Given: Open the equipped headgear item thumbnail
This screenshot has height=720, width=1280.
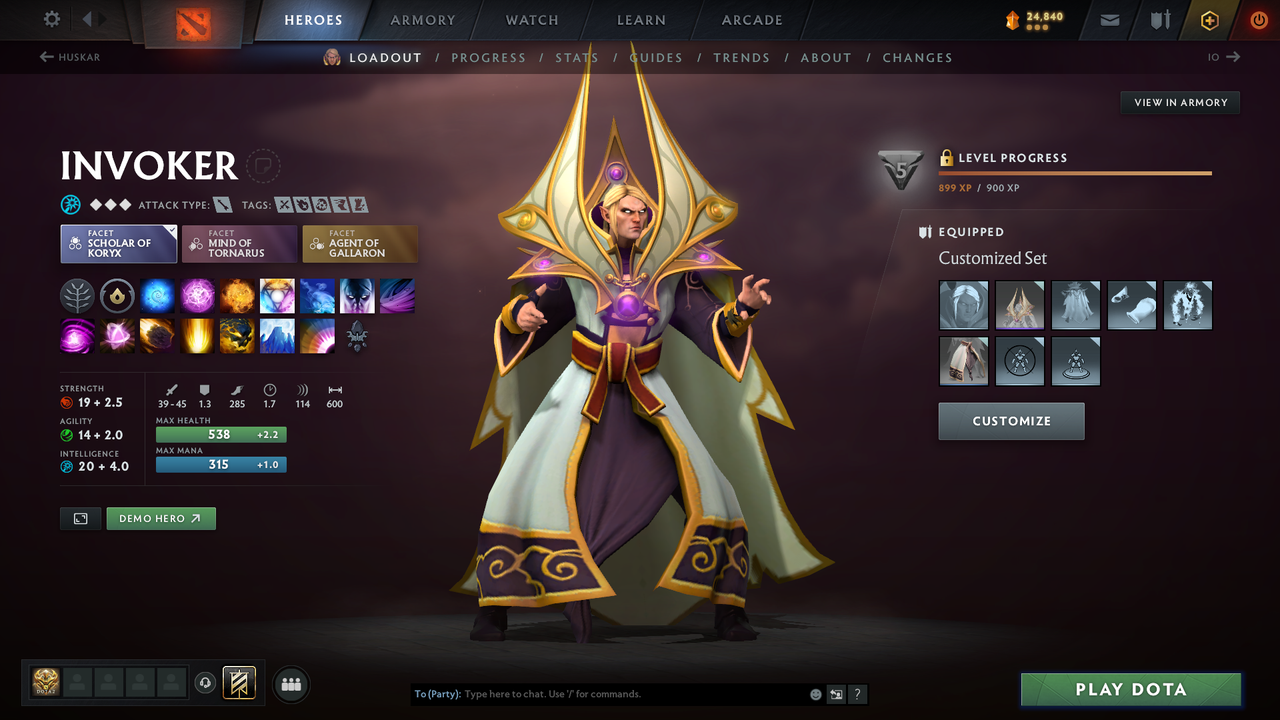Looking at the screenshot, I should point(1019,305).
